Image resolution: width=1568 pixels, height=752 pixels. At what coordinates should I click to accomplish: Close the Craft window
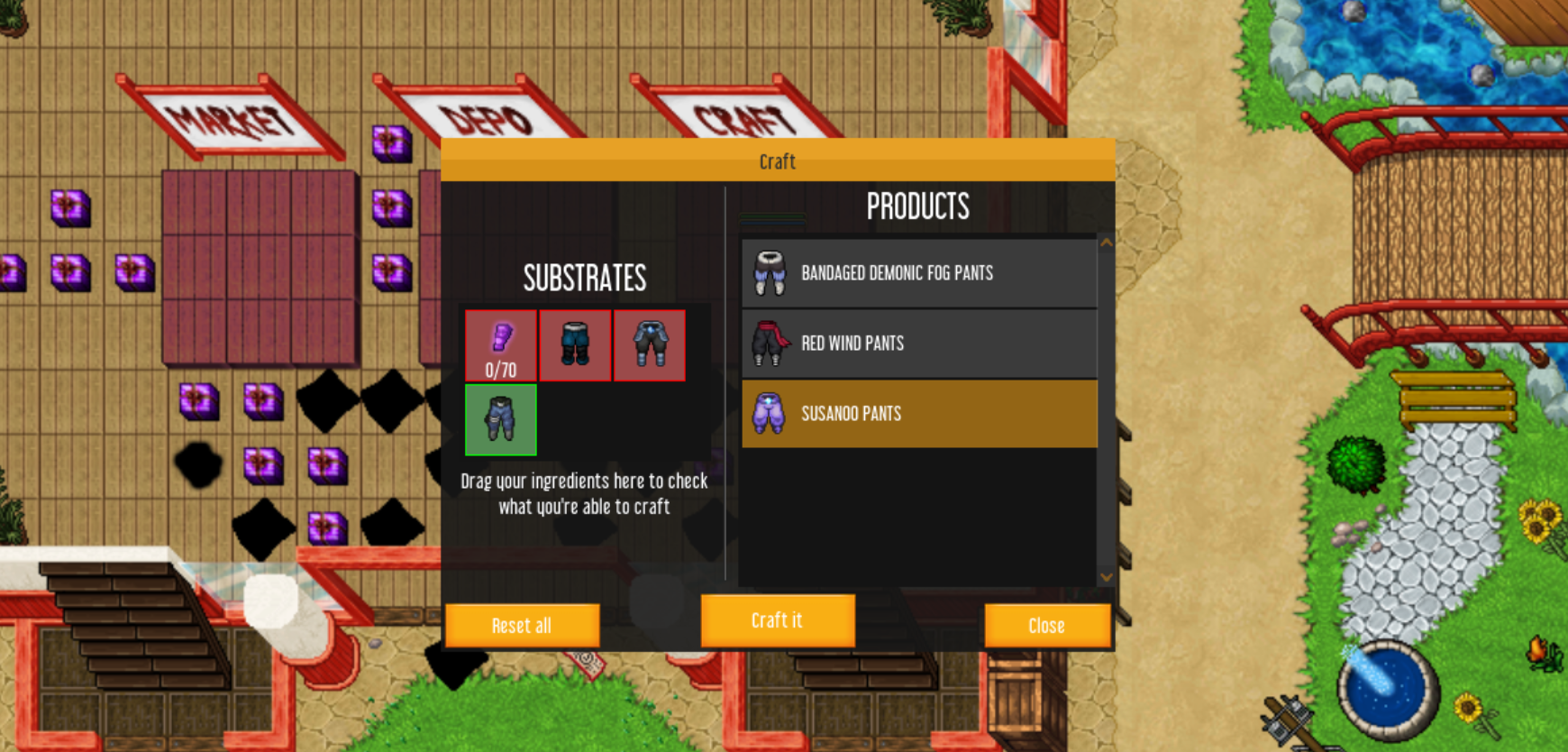(x=1046, y=625)
